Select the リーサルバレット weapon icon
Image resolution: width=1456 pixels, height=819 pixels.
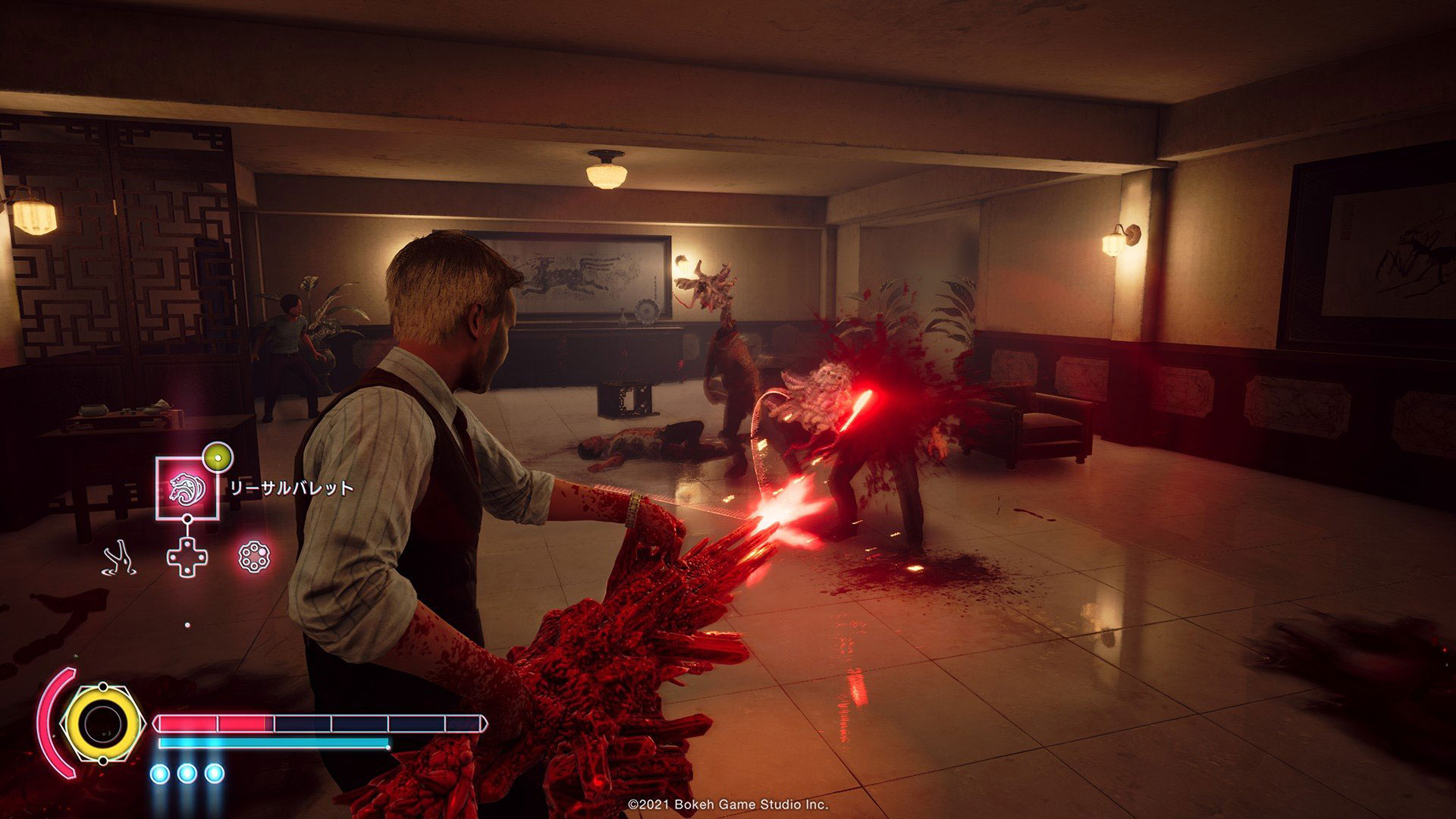187,488
